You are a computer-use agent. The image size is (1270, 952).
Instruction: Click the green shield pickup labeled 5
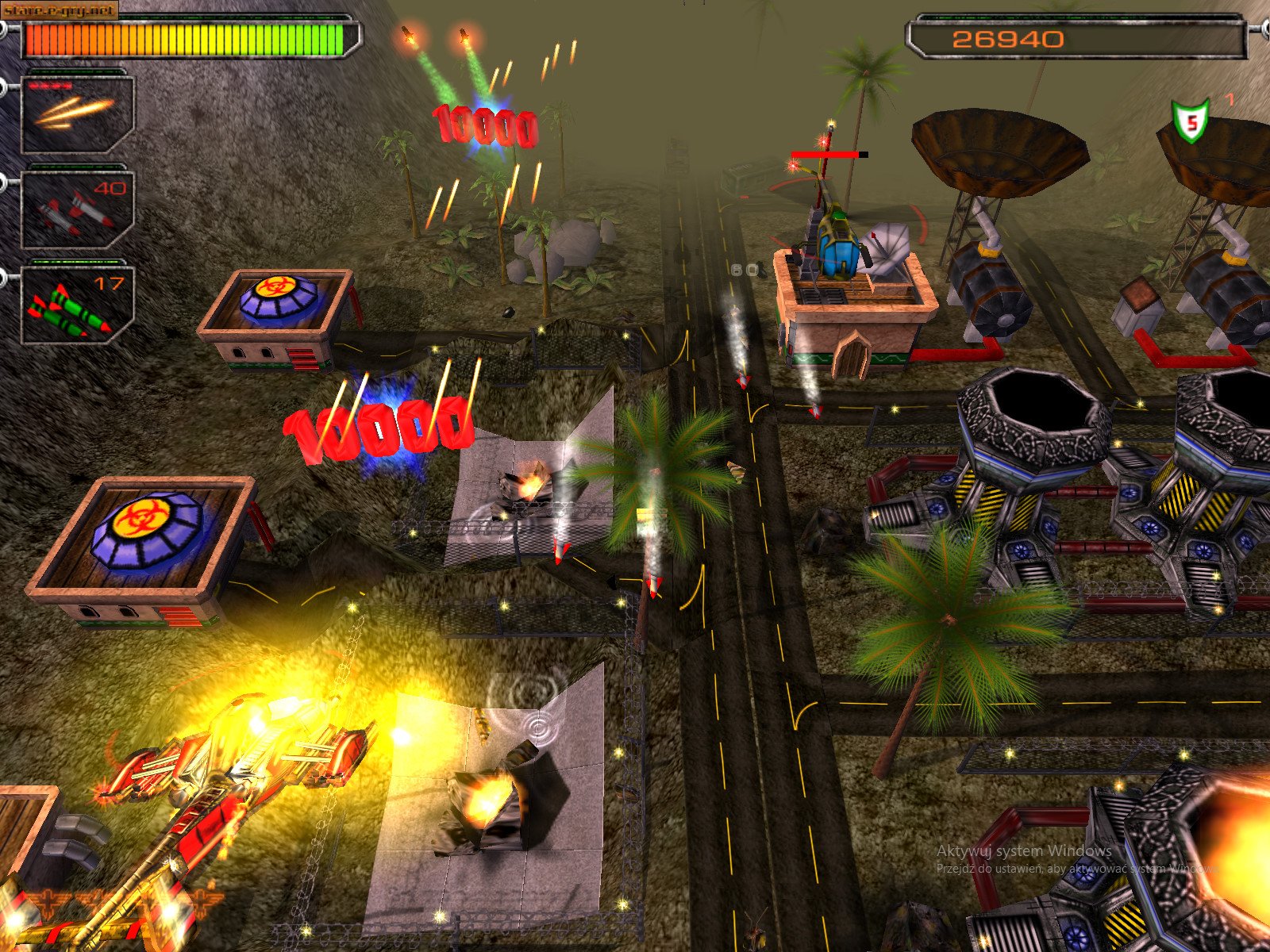coord(1189,119)
